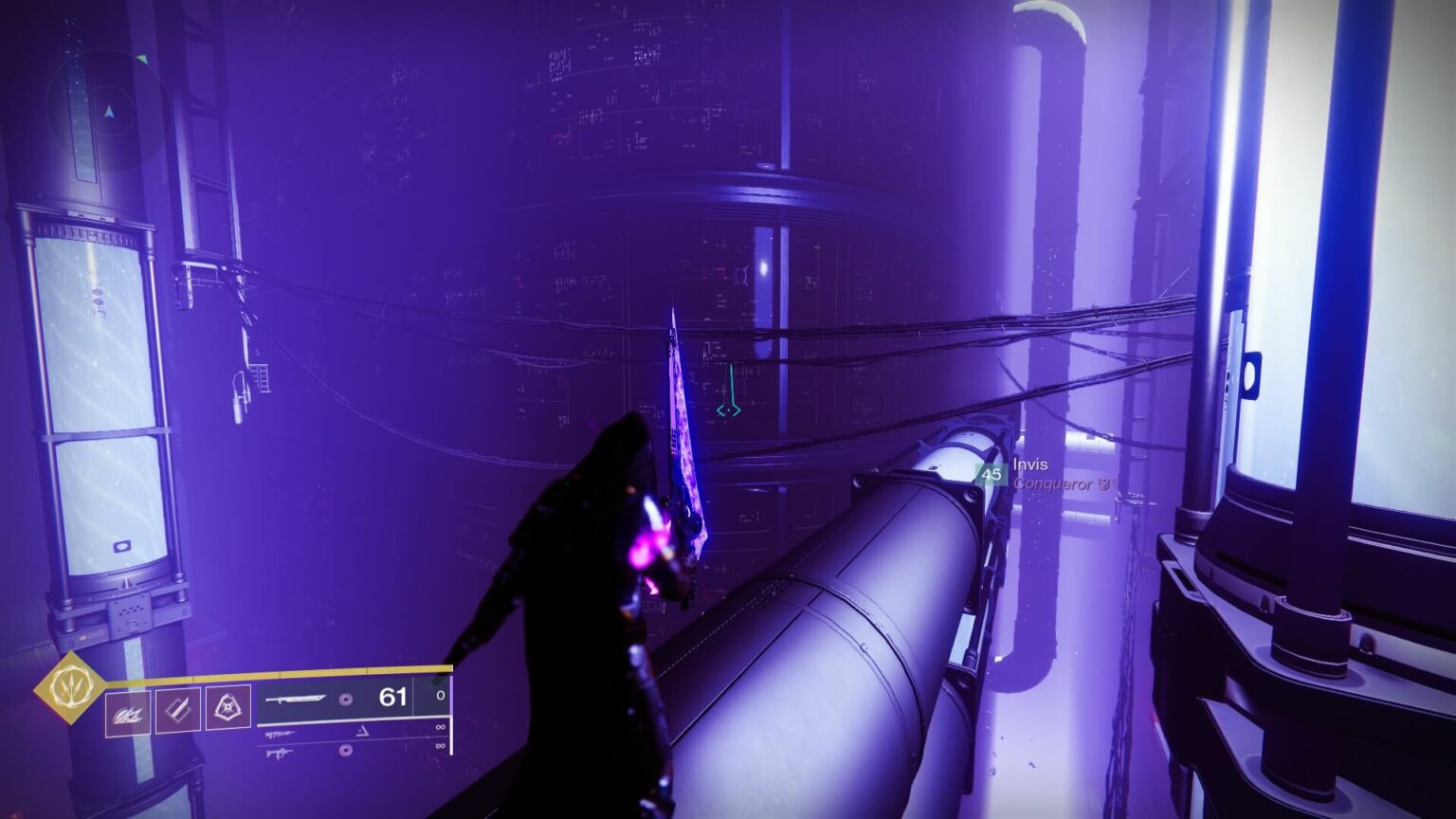
Task: Click the infinite reserve ammo symbol
Action: [x=440, y=727]
